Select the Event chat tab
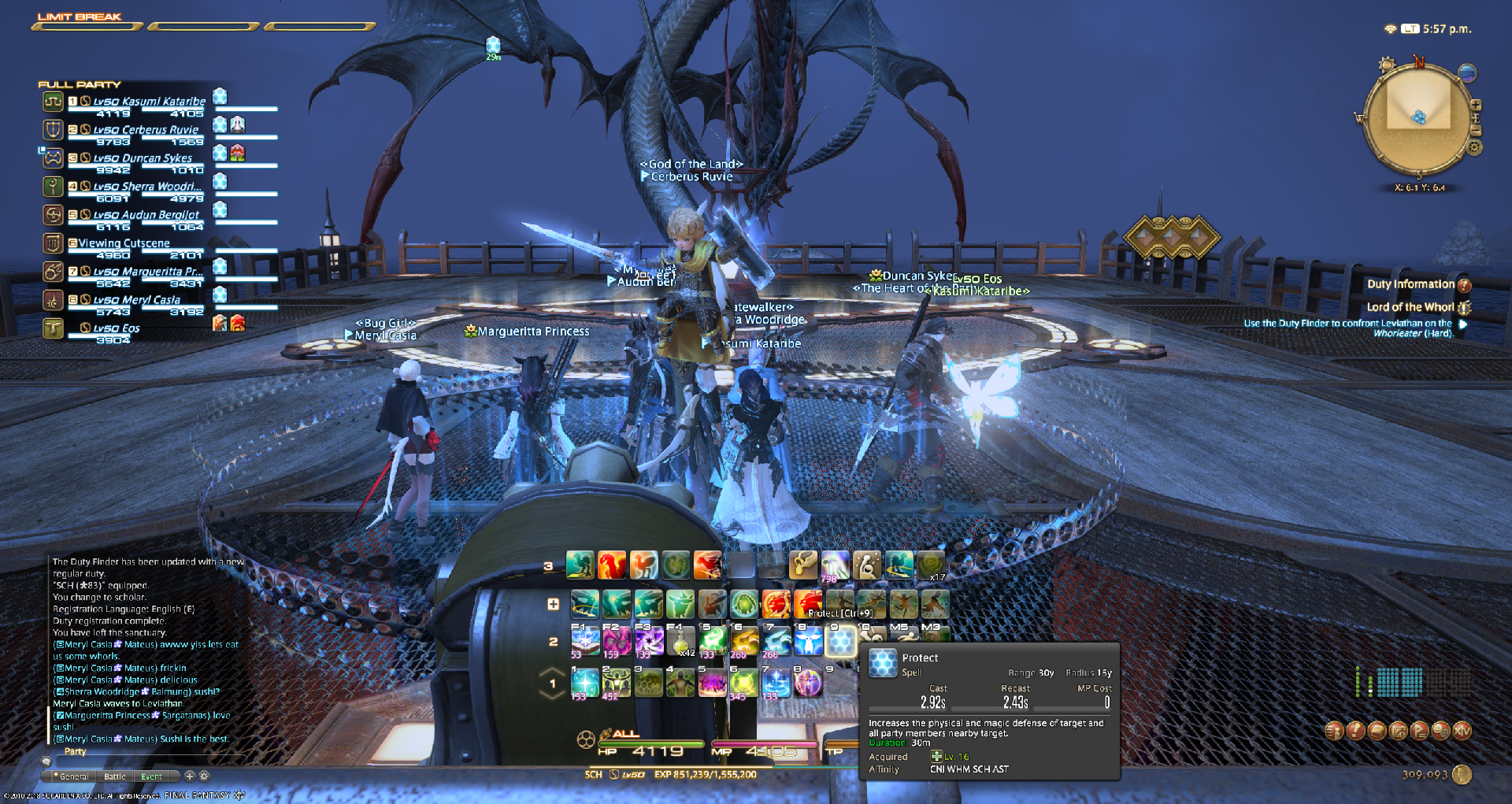Viewport: 1512px width, 804px height. point(151,776)
